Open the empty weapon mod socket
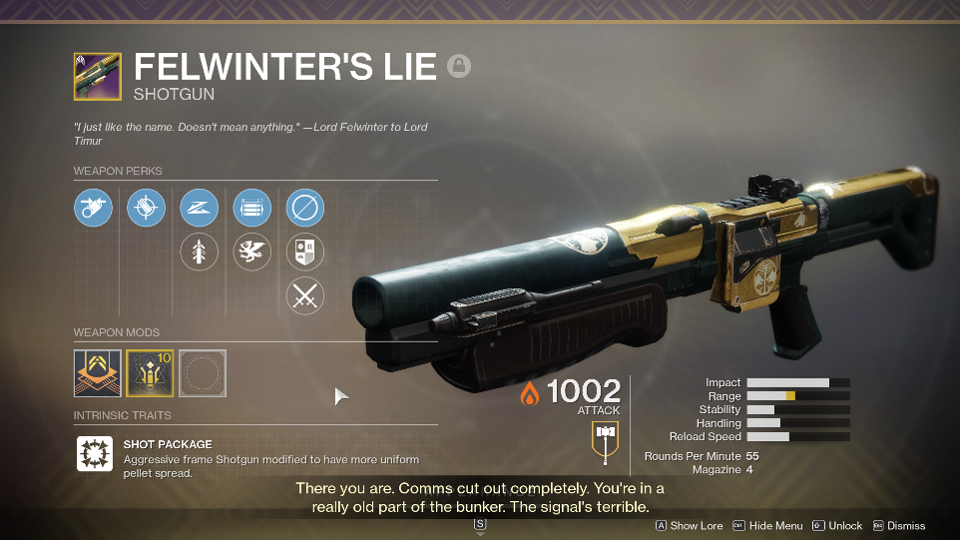Viewport: 960px width, 540px height. [202, 373]
